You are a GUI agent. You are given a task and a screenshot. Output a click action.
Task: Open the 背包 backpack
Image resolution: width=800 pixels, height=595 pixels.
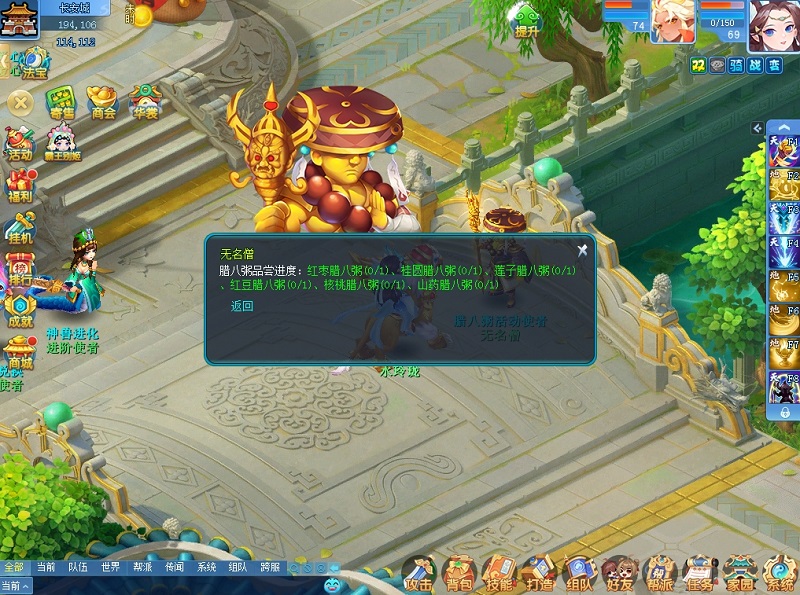(459, 574)
